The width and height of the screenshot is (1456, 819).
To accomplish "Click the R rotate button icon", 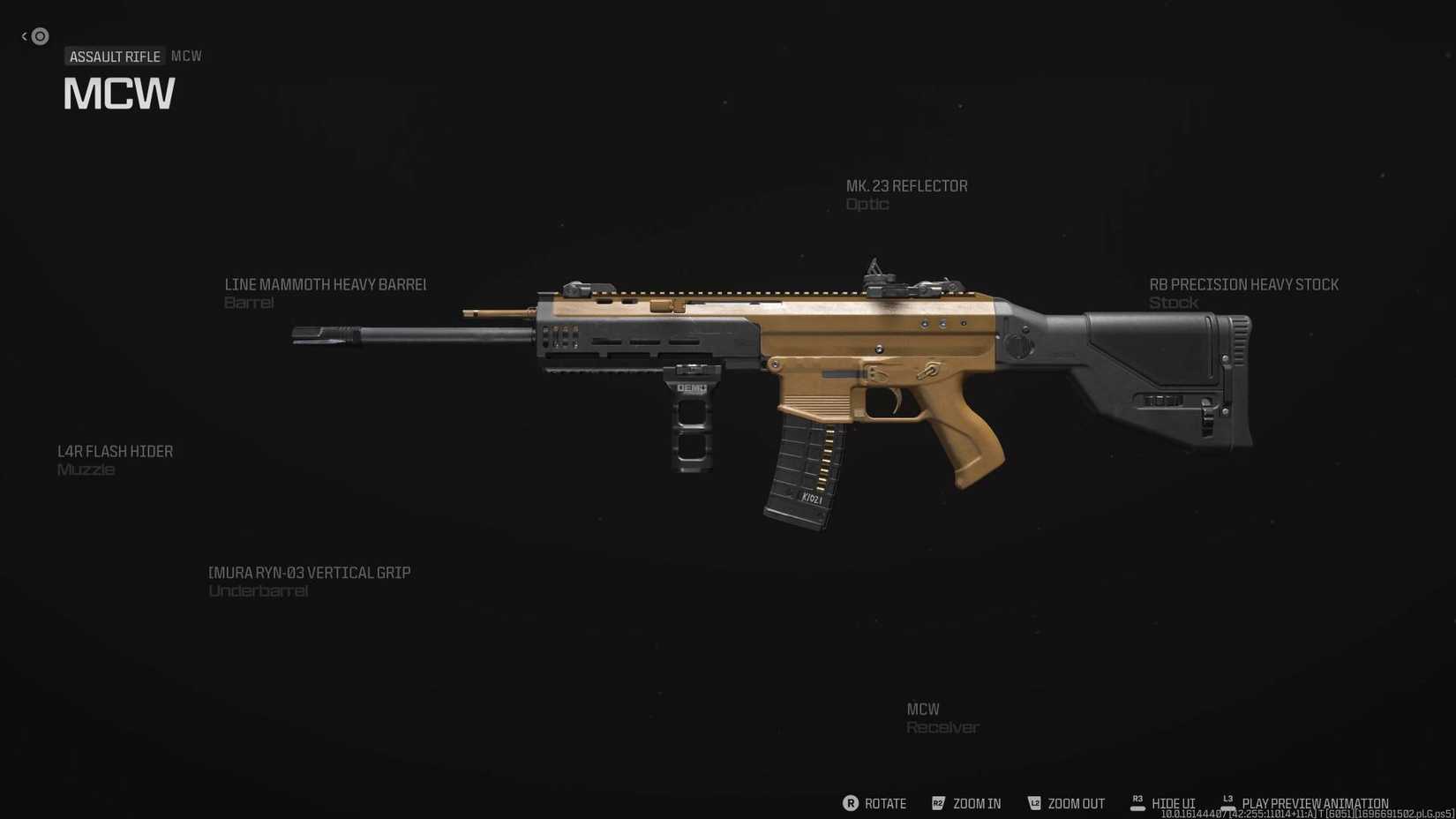I will tap(851, 803).
